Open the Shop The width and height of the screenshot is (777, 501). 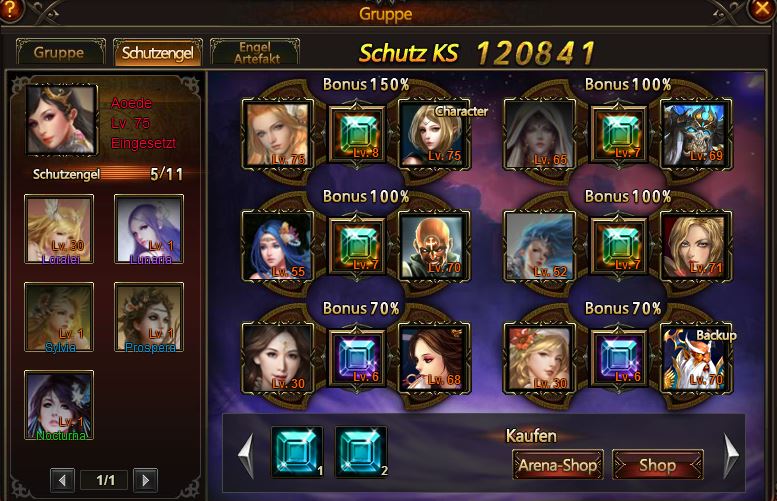pyautogui.click(x=657, y=465)
